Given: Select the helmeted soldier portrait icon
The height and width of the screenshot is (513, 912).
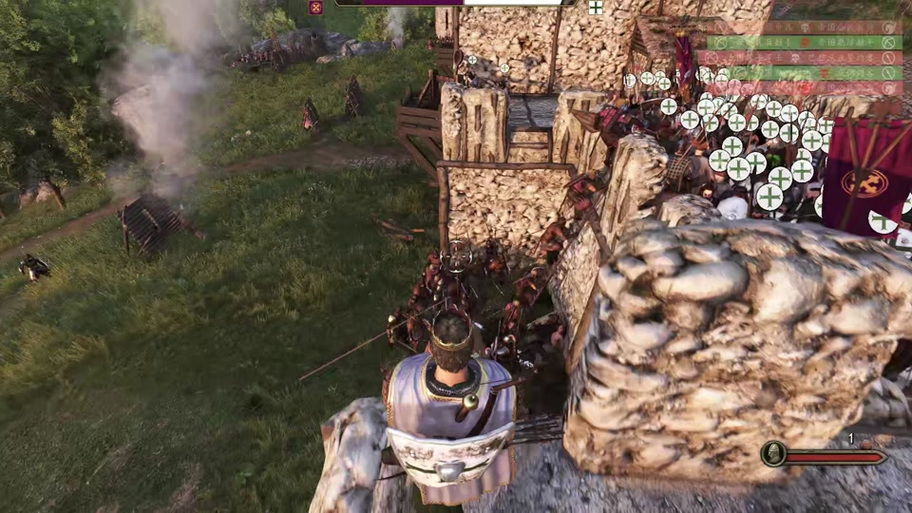Looking at the screenshot, I should 773,454.
